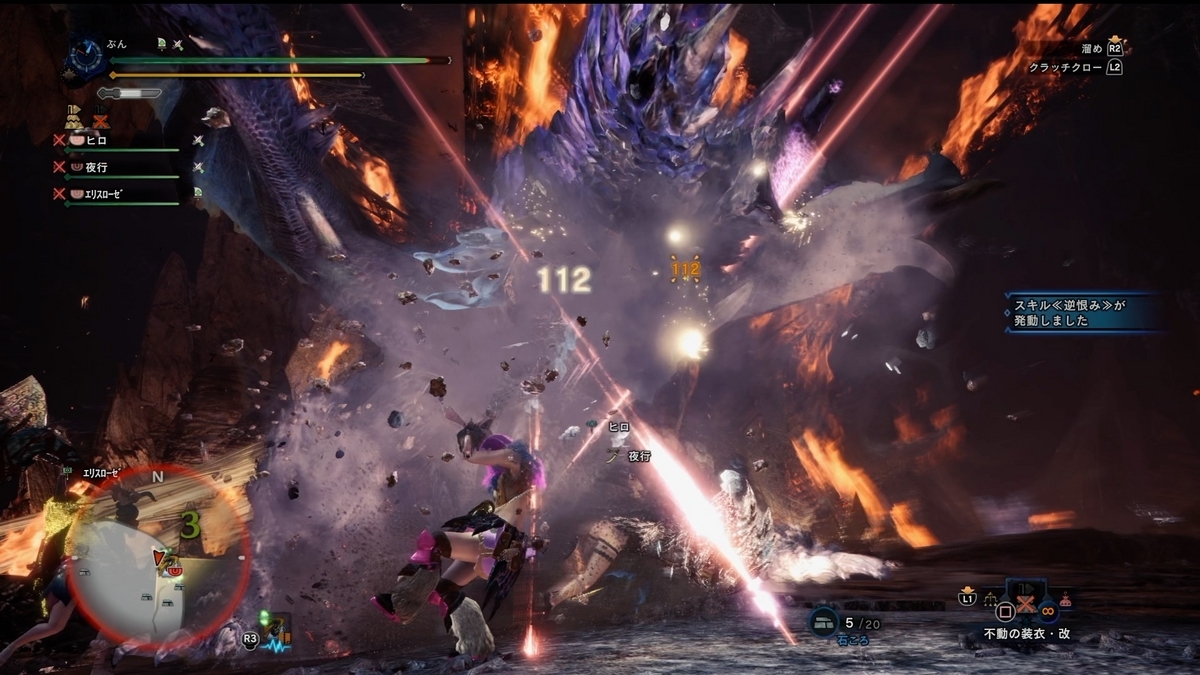Screen dimensions: 1200x675
Task: Select the pink item right of the item bar
Action: [x=1066, y=601]
